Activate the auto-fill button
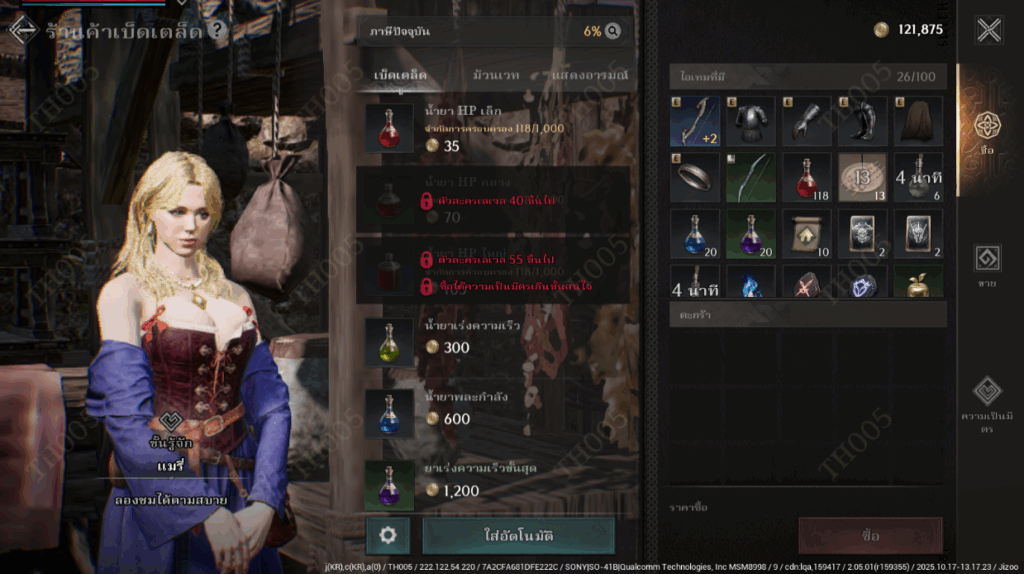 point(518,536)
